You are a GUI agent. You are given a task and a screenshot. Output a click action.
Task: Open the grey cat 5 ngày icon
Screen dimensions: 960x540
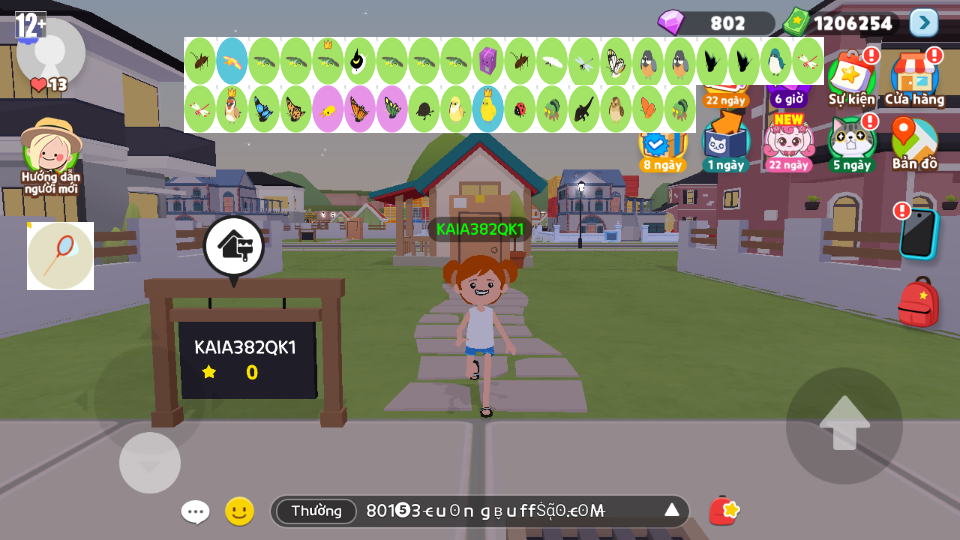(x=851, y=142)
